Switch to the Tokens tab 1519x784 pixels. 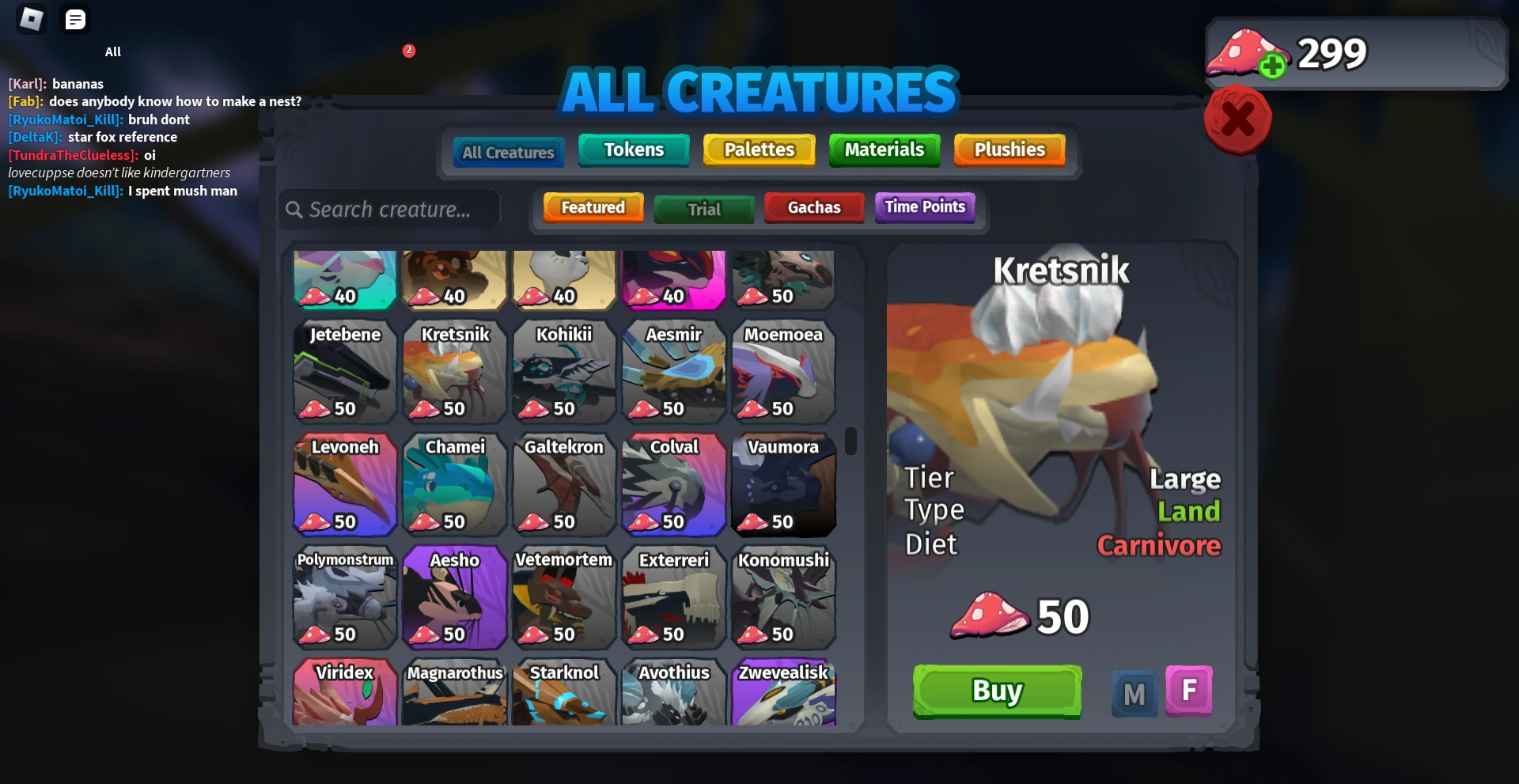634,149
